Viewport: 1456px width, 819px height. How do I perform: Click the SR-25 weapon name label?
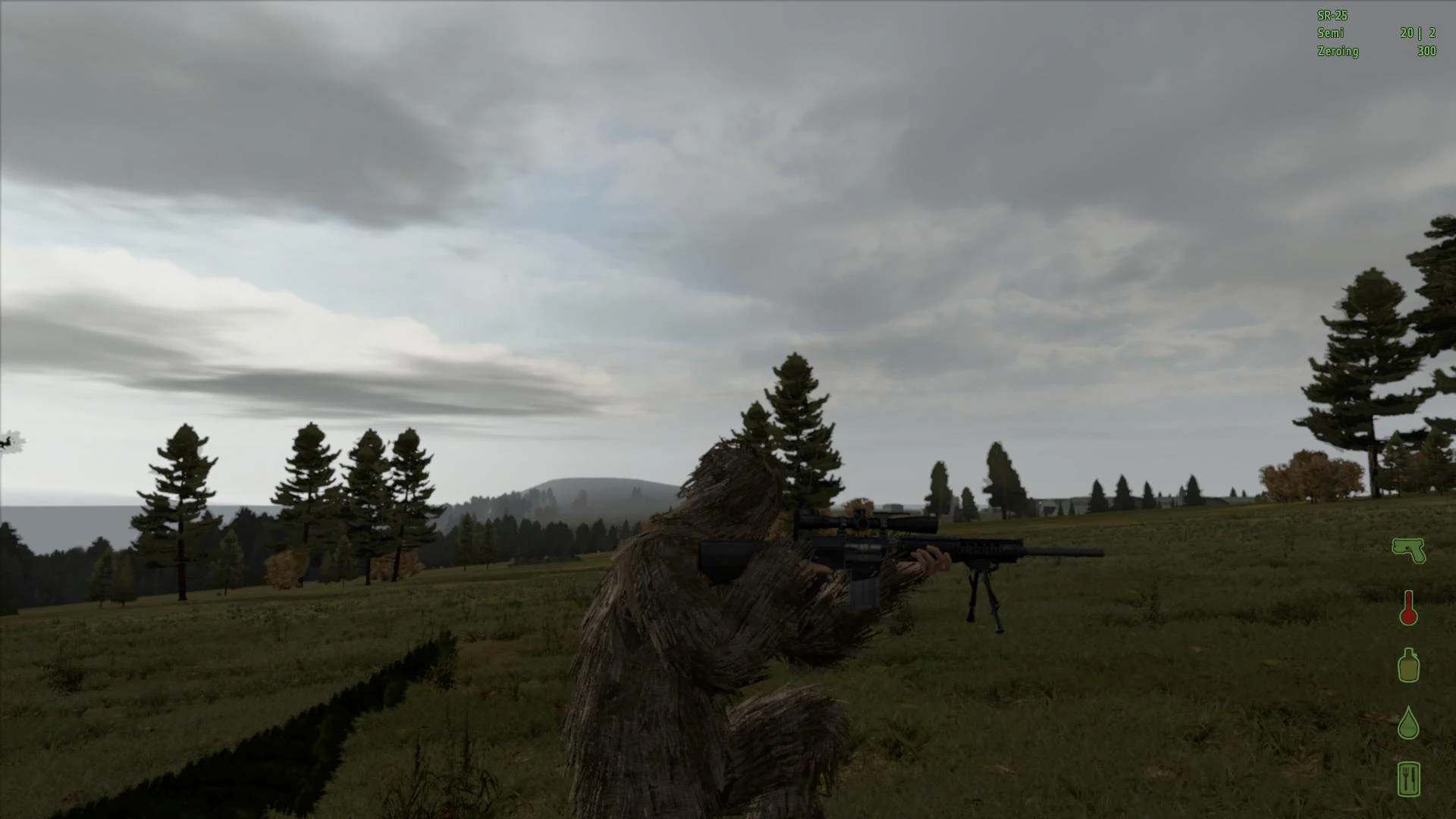(x=1332, y=14)
